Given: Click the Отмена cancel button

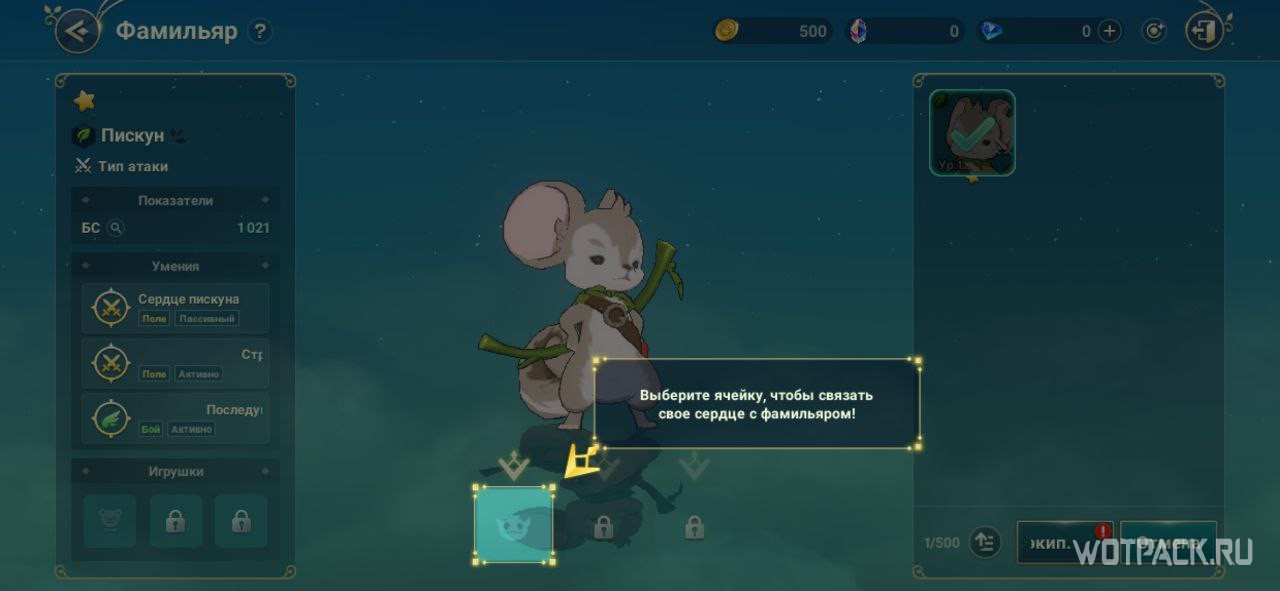Looking at the screenshot, I should [1168, 542].
